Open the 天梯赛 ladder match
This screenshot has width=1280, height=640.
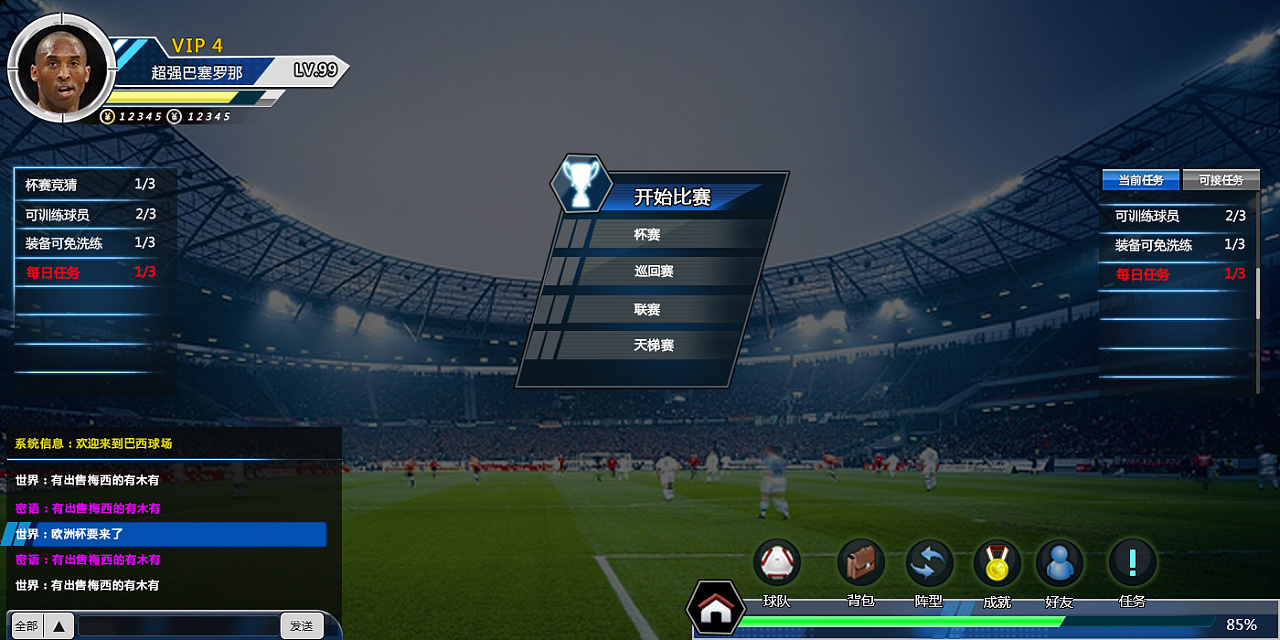click(x=653, y=345)
